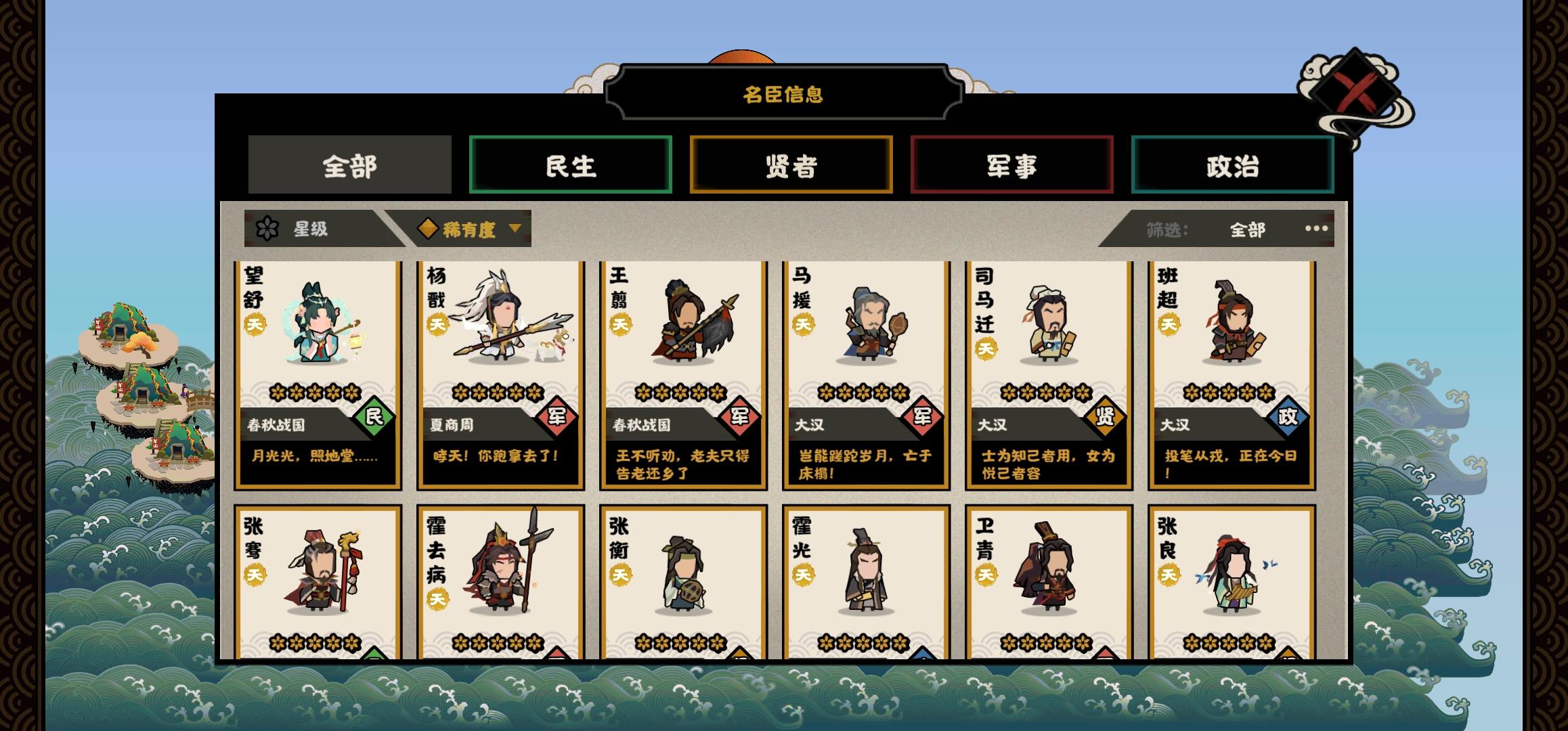Switch to the 政治 tab

pyautogui.click(x=1233, y=164)
